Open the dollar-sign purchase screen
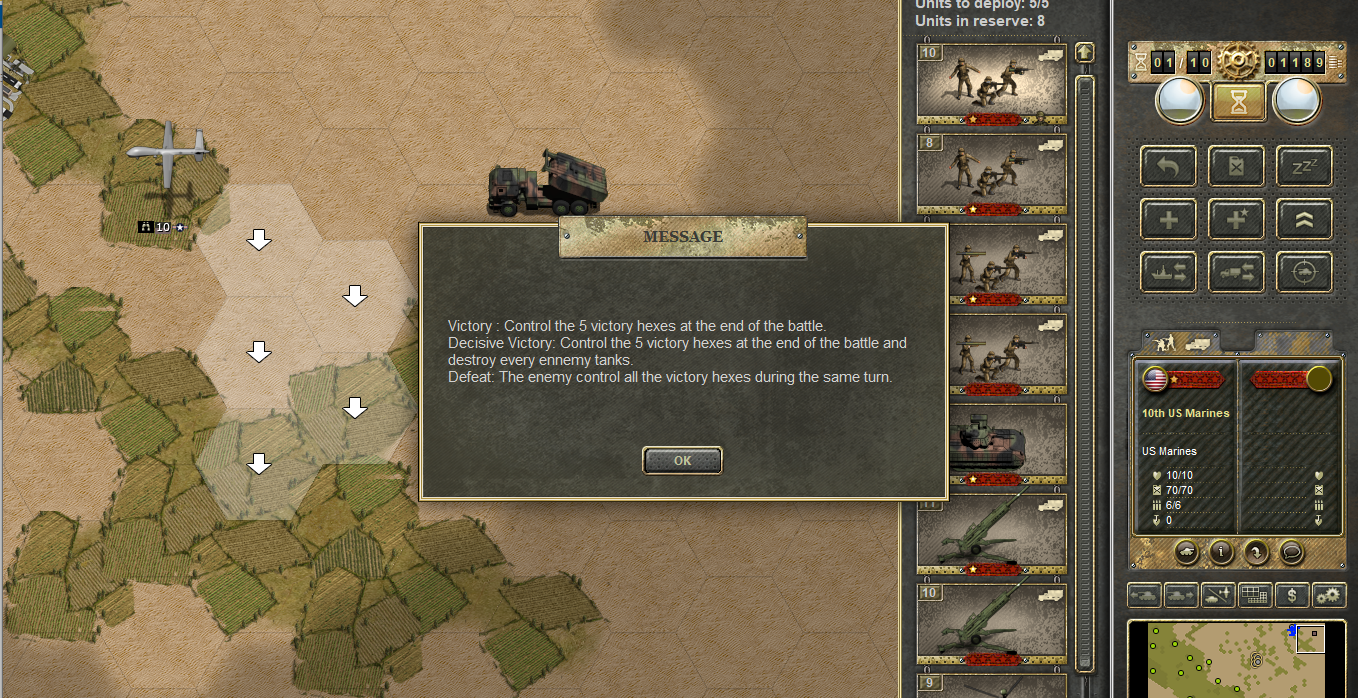1358x698 pixels. coord(1293,595)
